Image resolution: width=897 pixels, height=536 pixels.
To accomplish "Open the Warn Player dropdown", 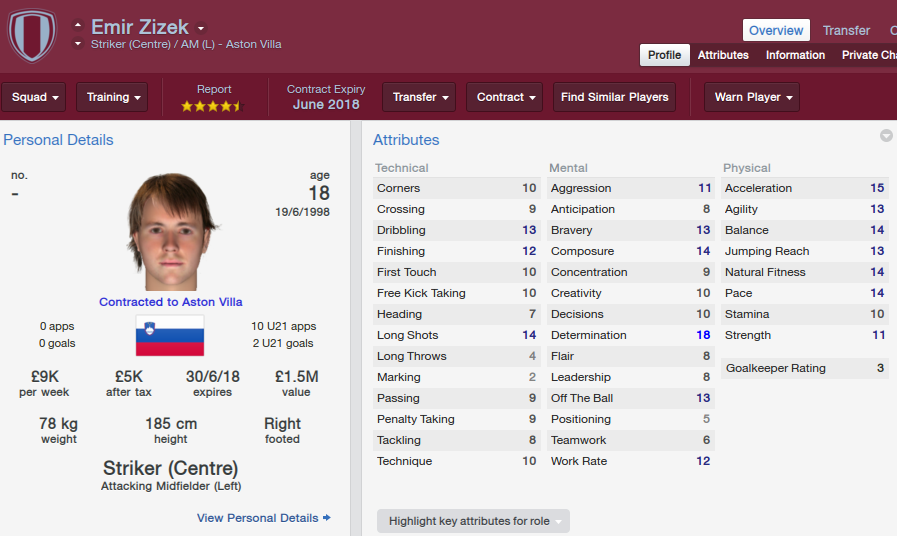I will pos(752,97).
